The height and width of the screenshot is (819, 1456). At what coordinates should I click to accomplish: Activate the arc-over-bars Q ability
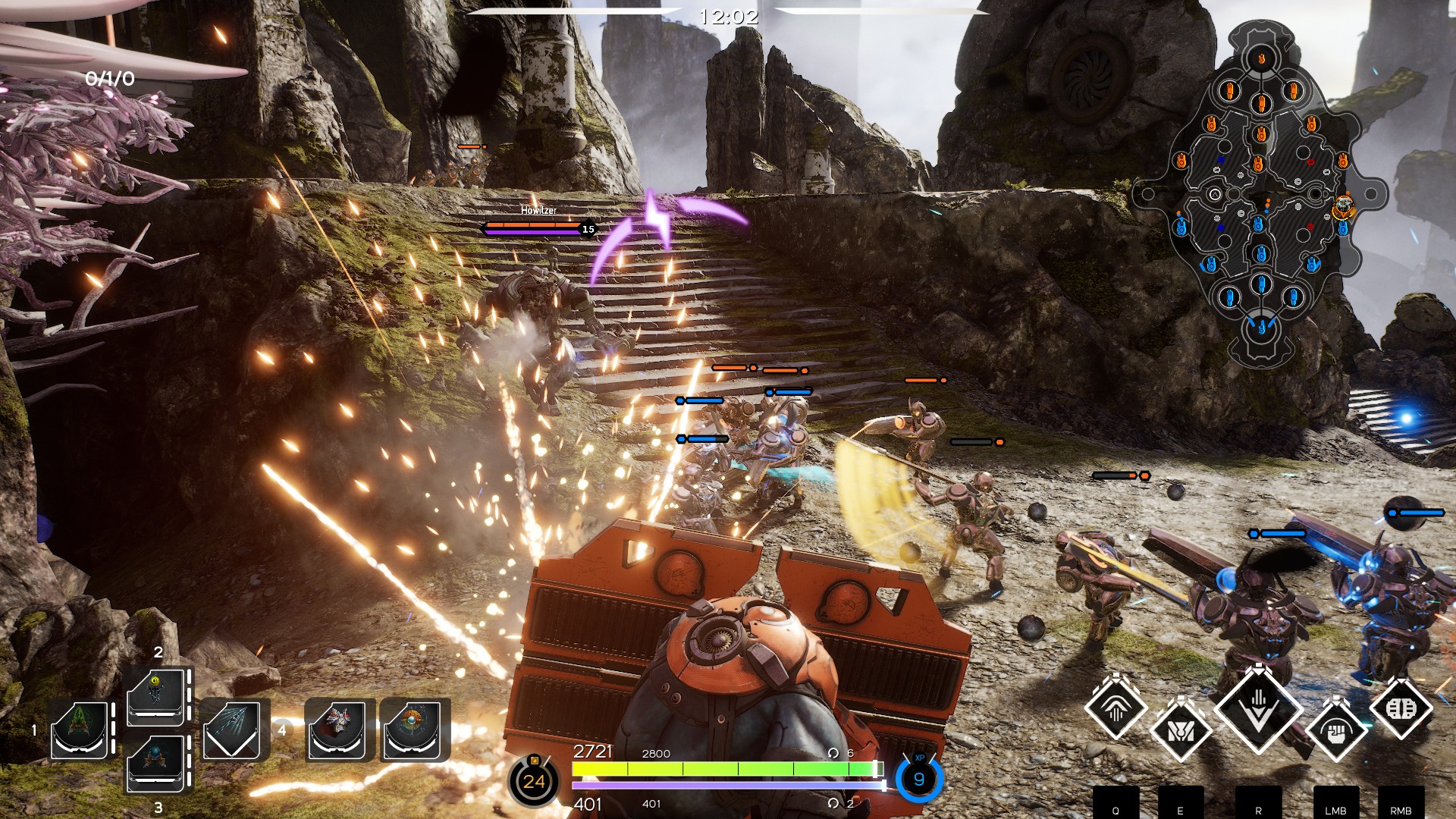click(1115, 708)
